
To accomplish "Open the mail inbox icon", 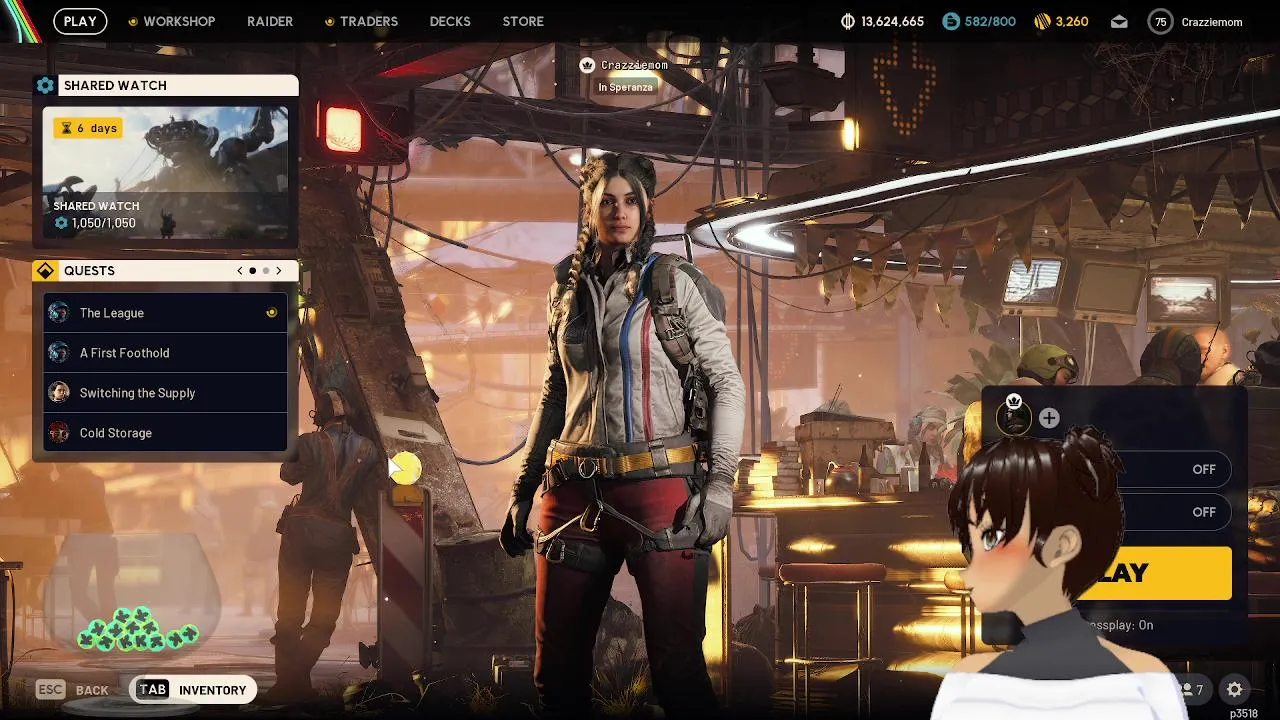I will pos(1119,21).
